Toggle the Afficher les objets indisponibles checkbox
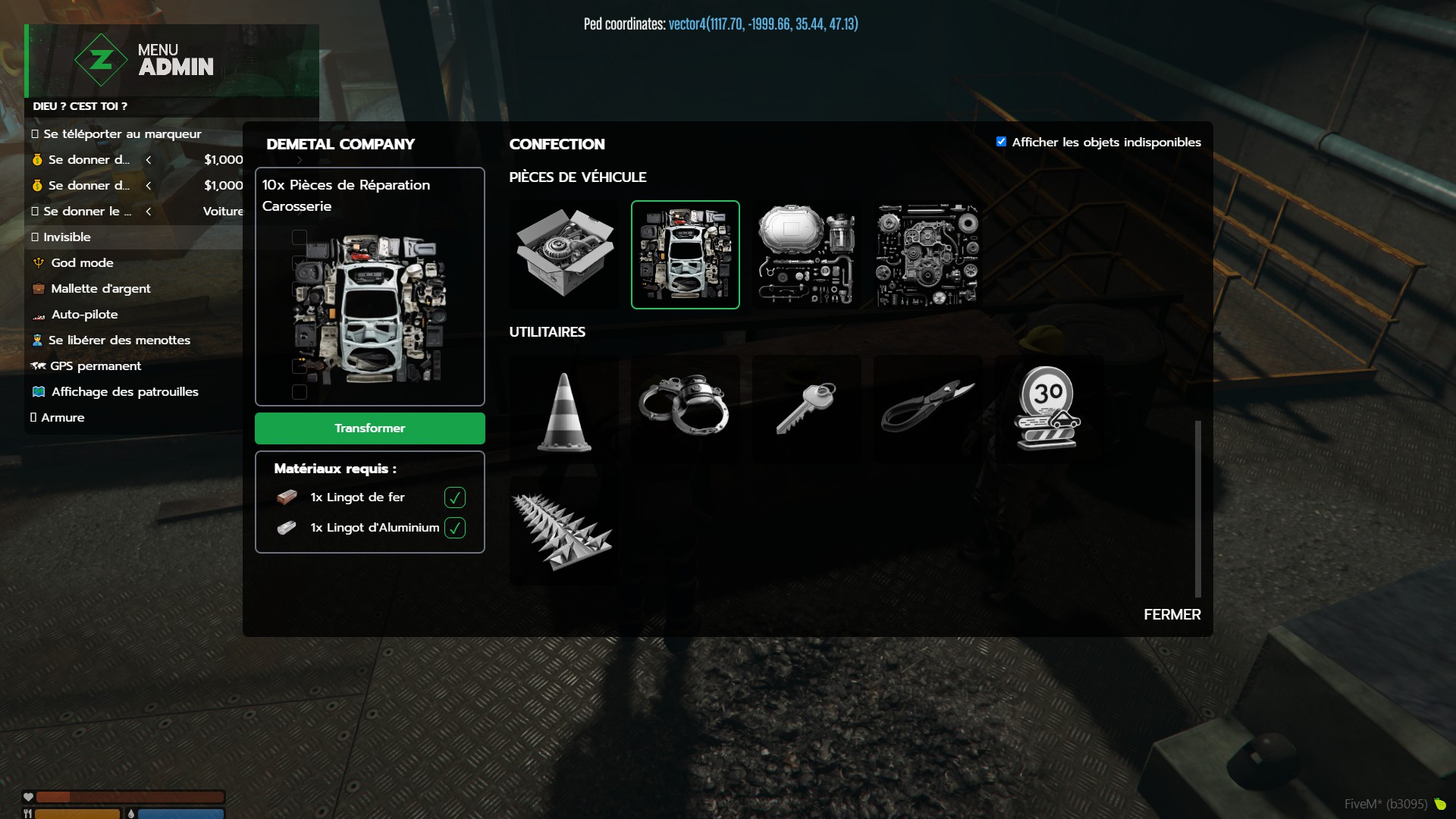The image size is (1456, 819). coord(1001,142)
